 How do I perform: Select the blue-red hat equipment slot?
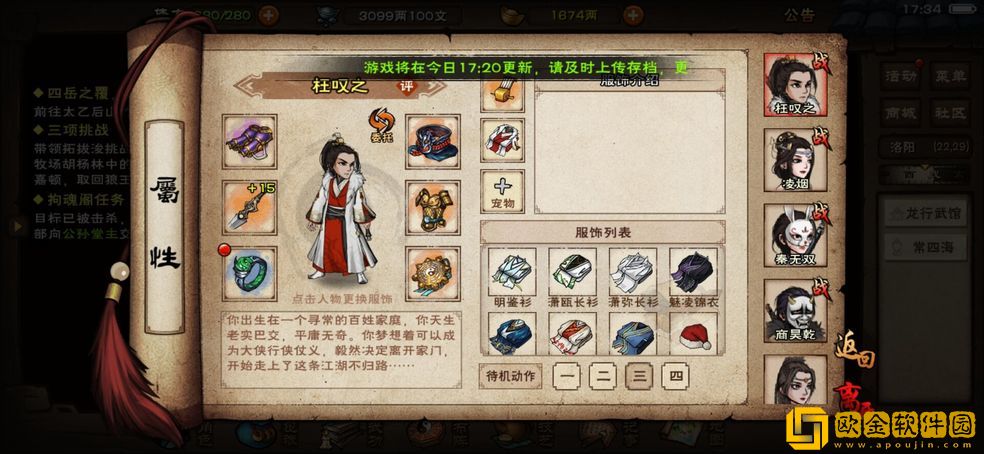click(x=432, y=141)
